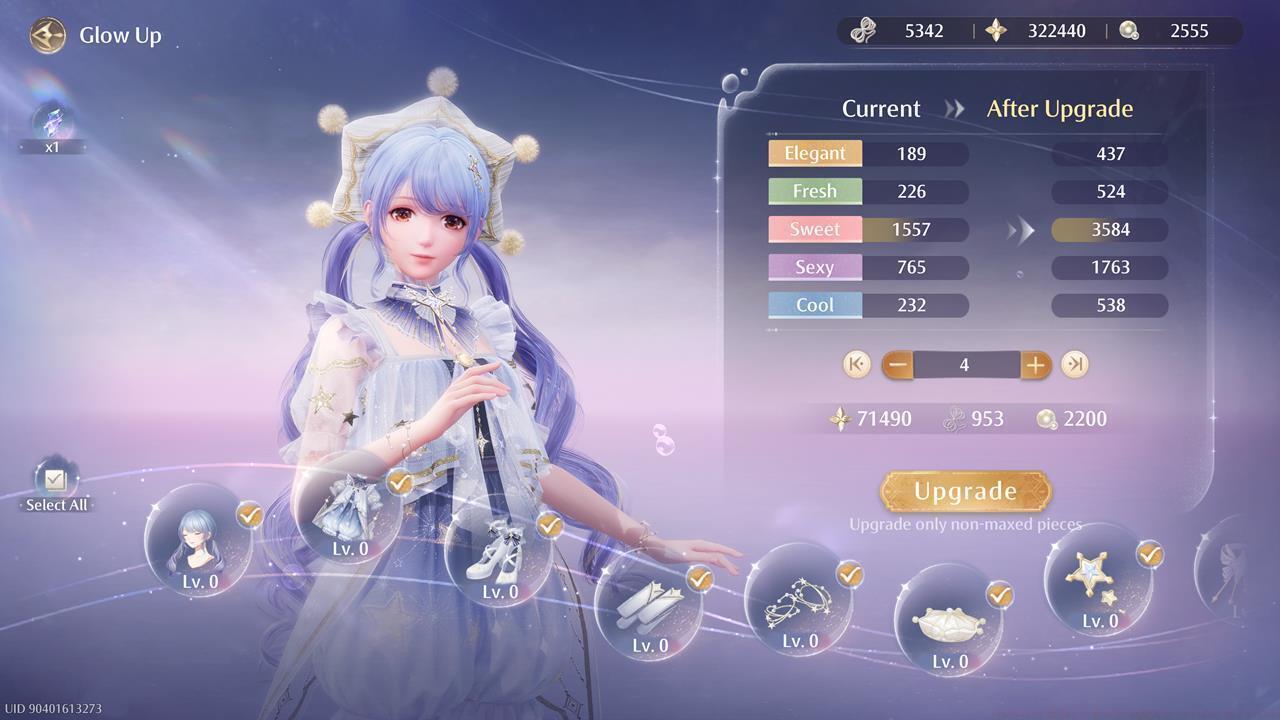Screen dimensions: 1280x720
Task: Go back from Glow Up screen
Action: tap(47, 36)
